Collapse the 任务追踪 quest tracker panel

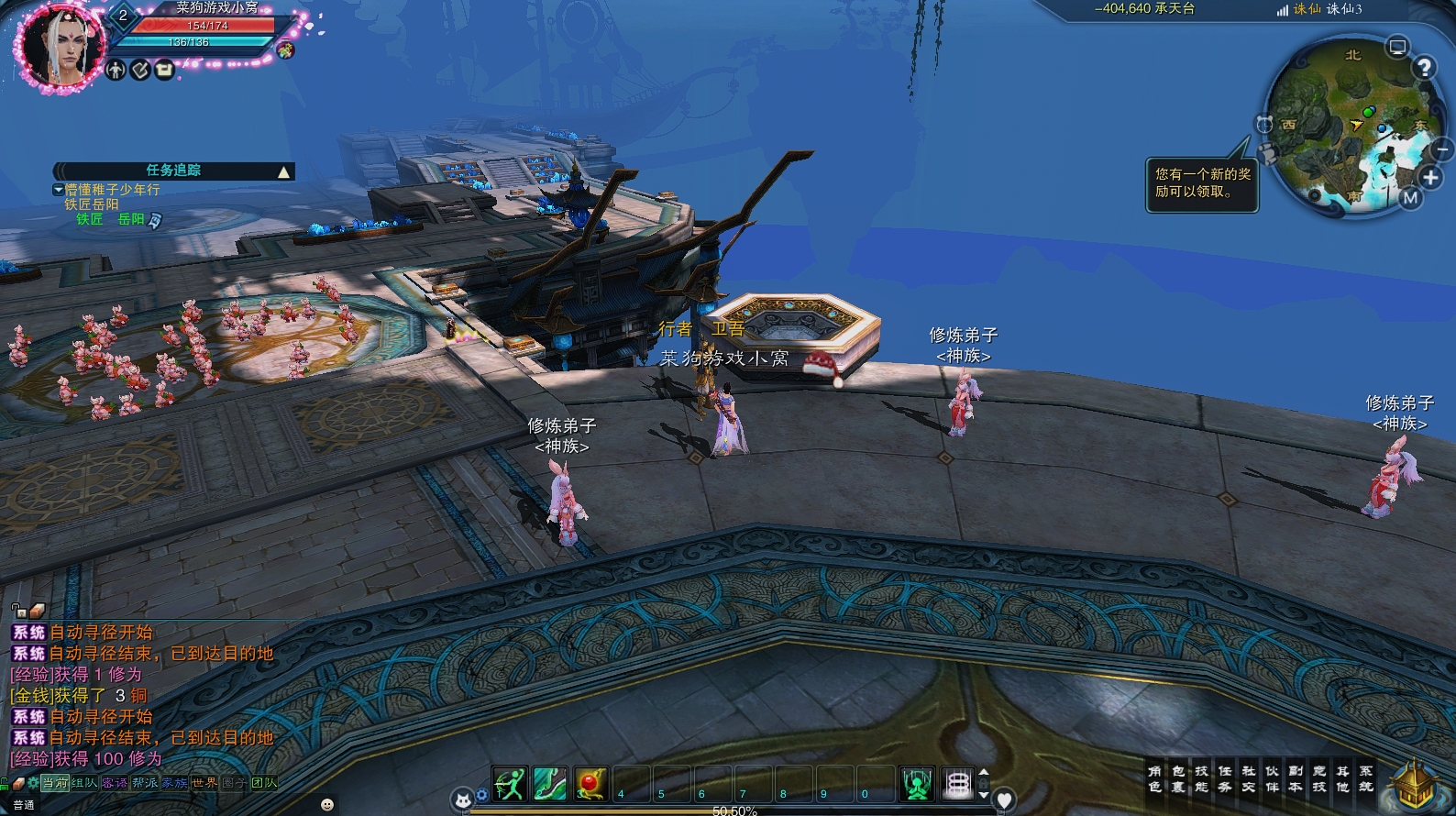tap(284, 171)
